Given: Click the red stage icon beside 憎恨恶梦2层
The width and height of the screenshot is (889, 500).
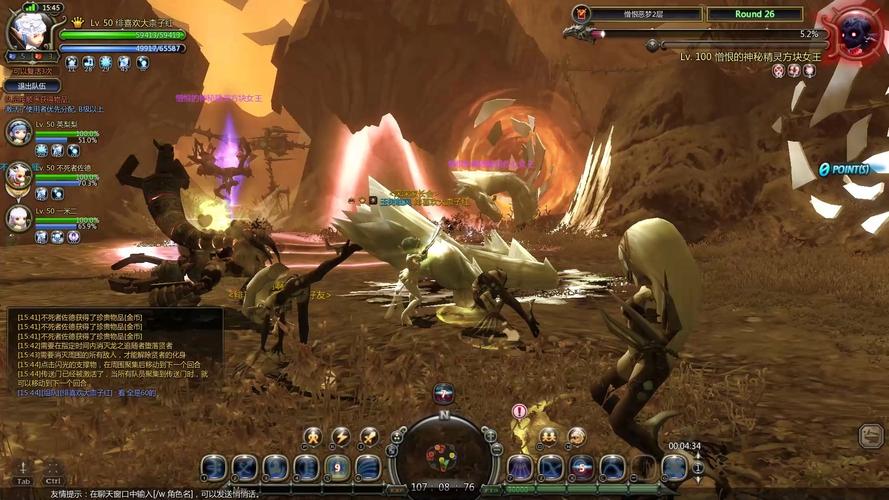Looking at the screenshot, I should coord(581,14).
